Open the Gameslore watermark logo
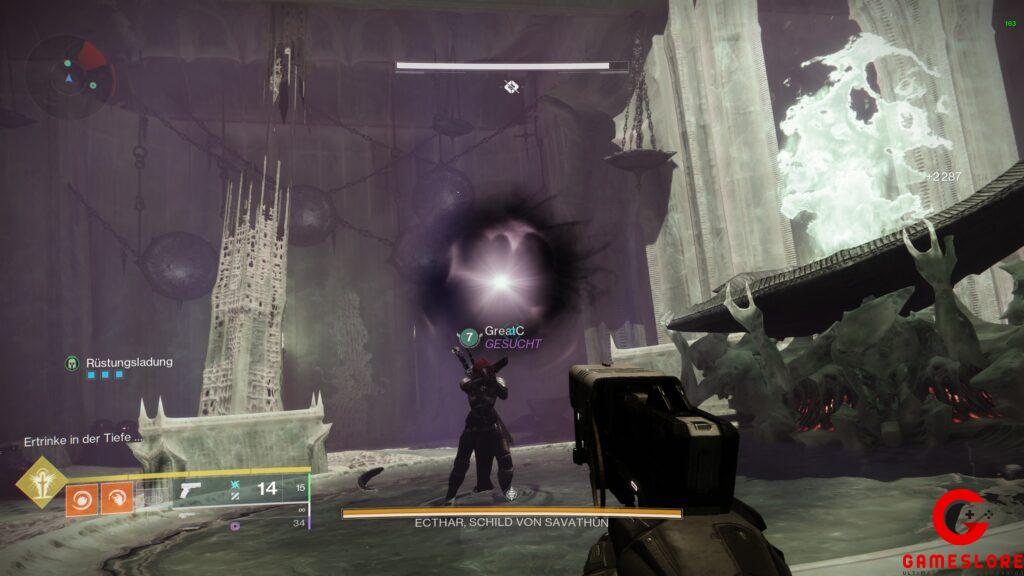Screen dimensions: 1024x576 pos(960,531)
